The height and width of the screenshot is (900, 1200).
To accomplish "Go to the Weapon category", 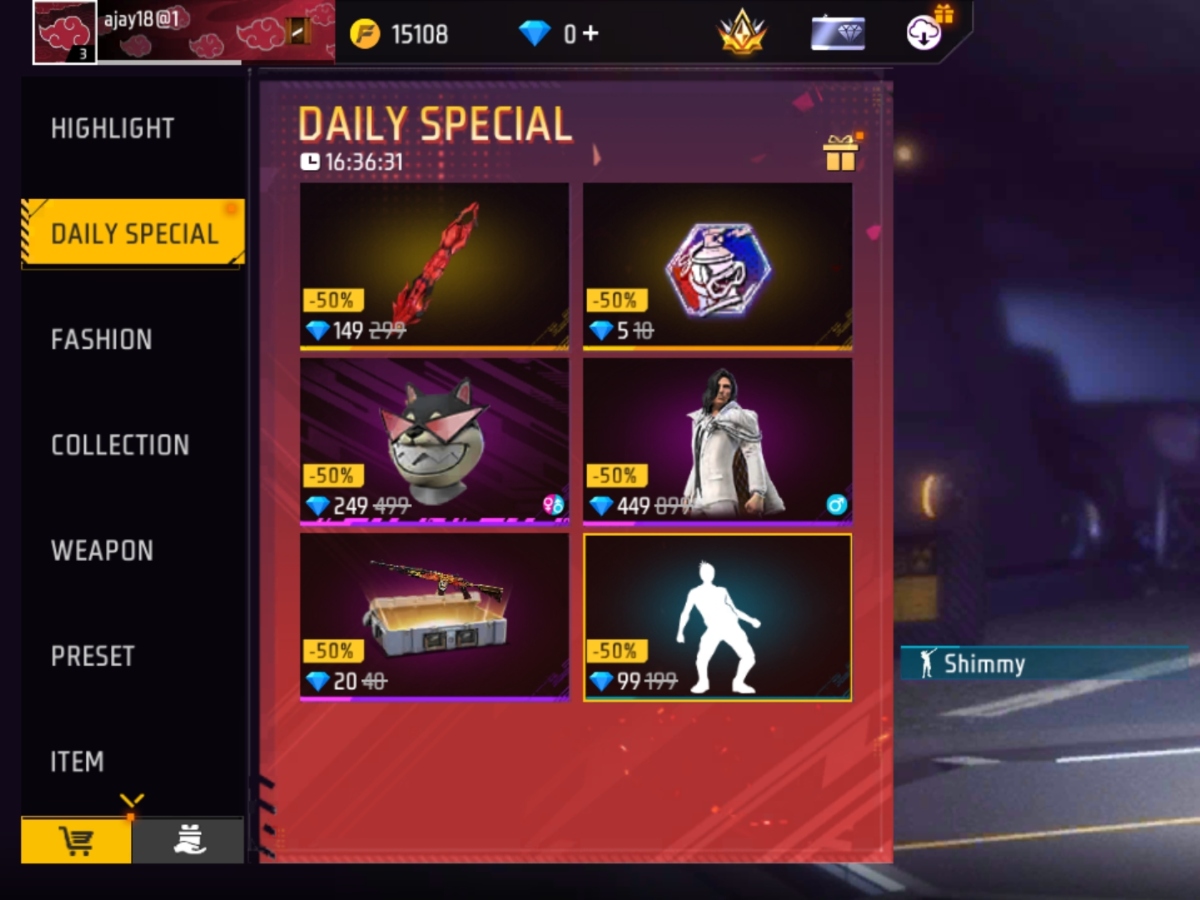I will 102,550.
